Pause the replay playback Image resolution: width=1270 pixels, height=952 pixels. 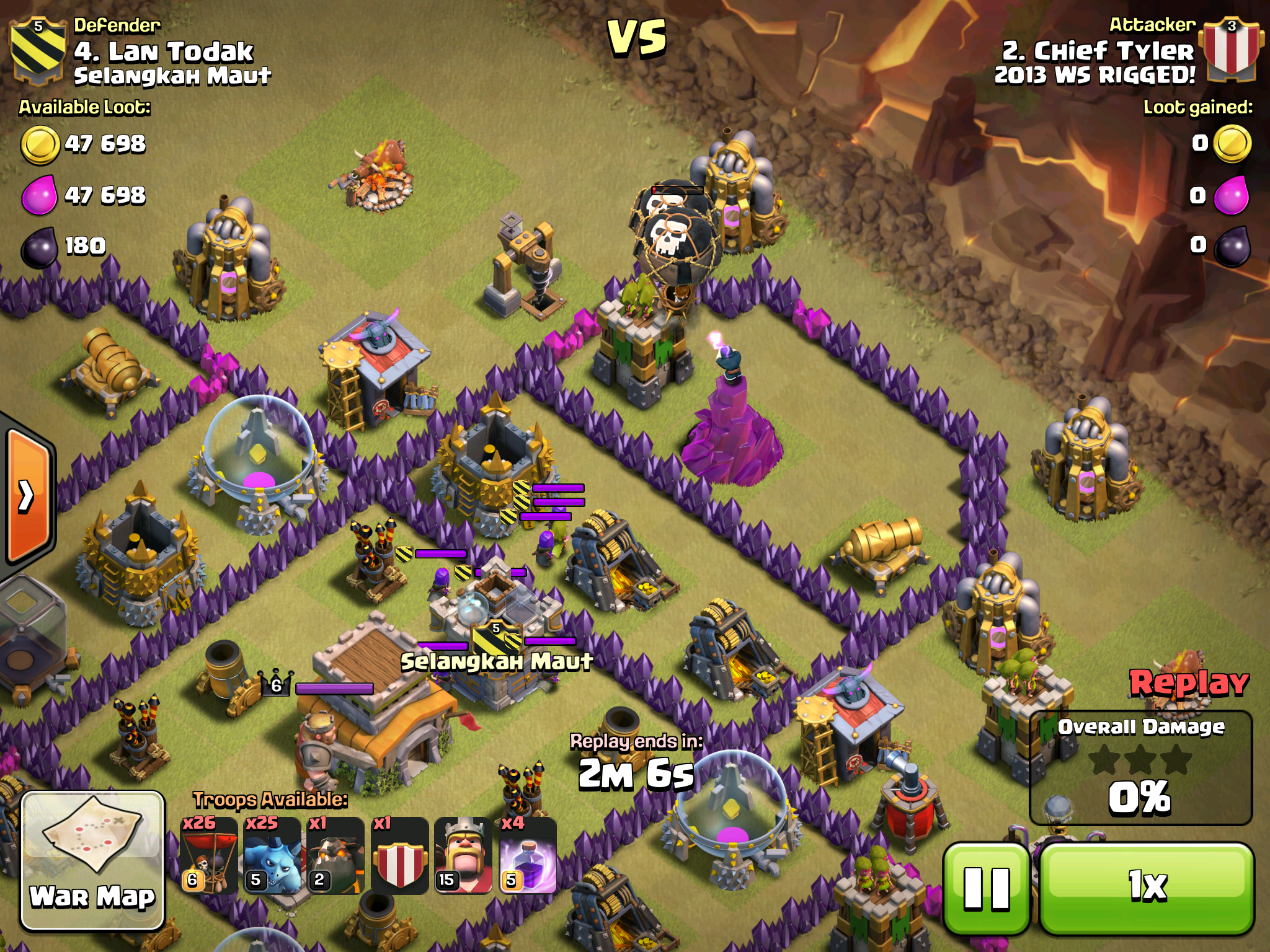tap(986, 888)
